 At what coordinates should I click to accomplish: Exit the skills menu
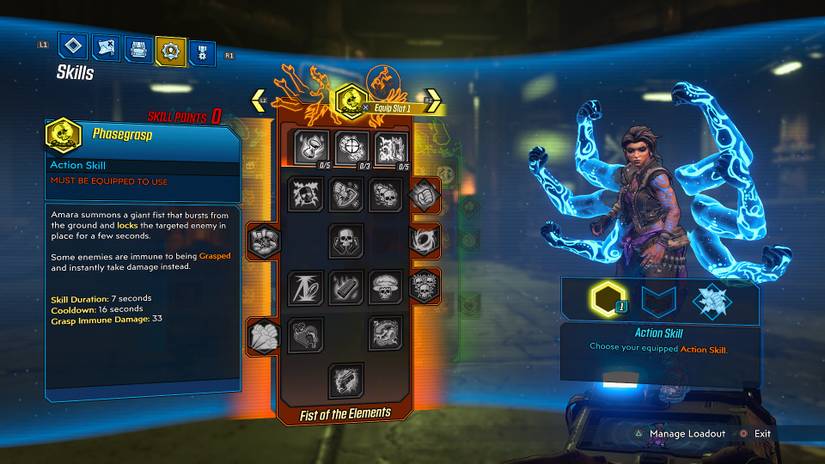(762, 434)
